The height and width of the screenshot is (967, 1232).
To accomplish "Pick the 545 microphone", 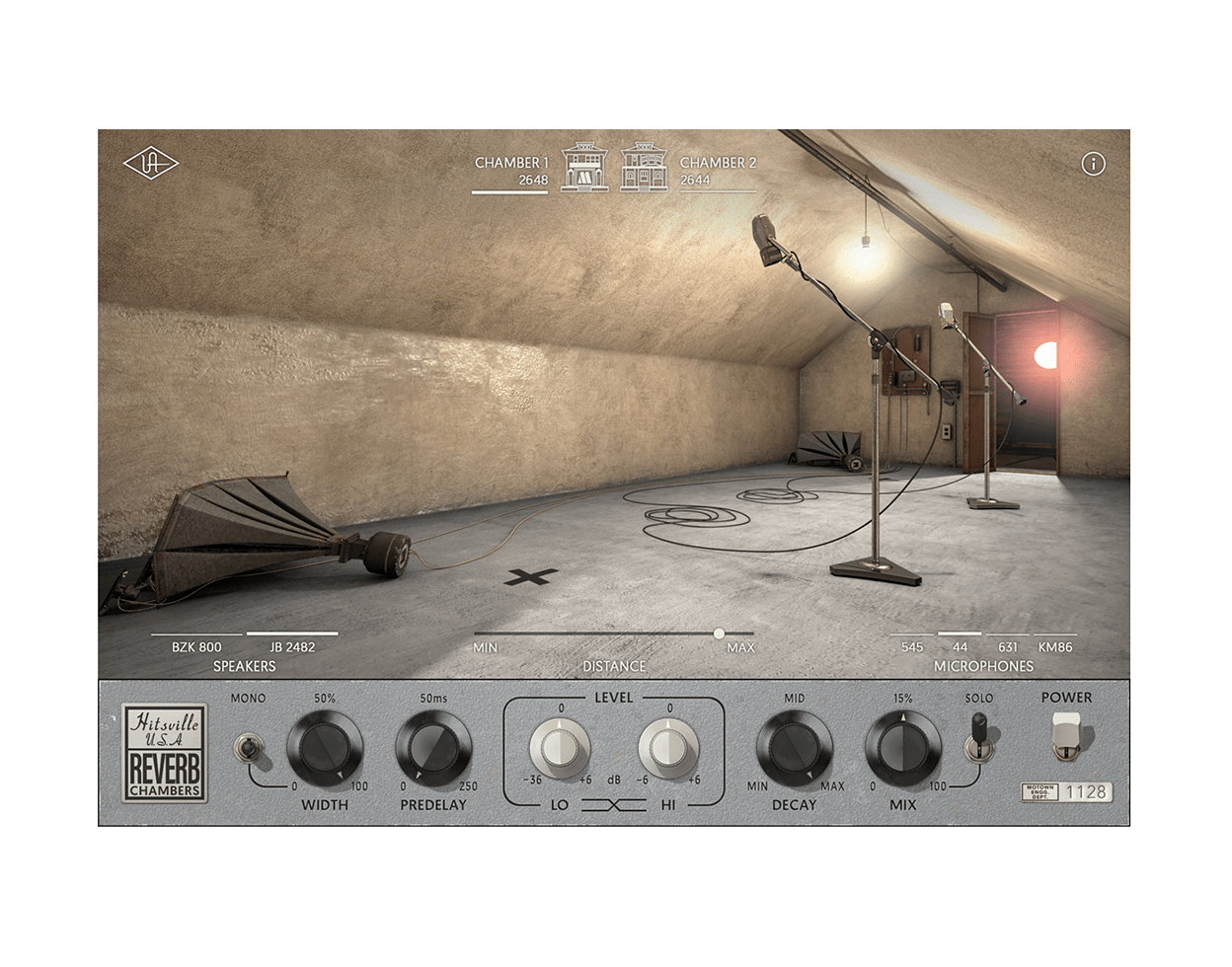I will [x=912, y=647].
